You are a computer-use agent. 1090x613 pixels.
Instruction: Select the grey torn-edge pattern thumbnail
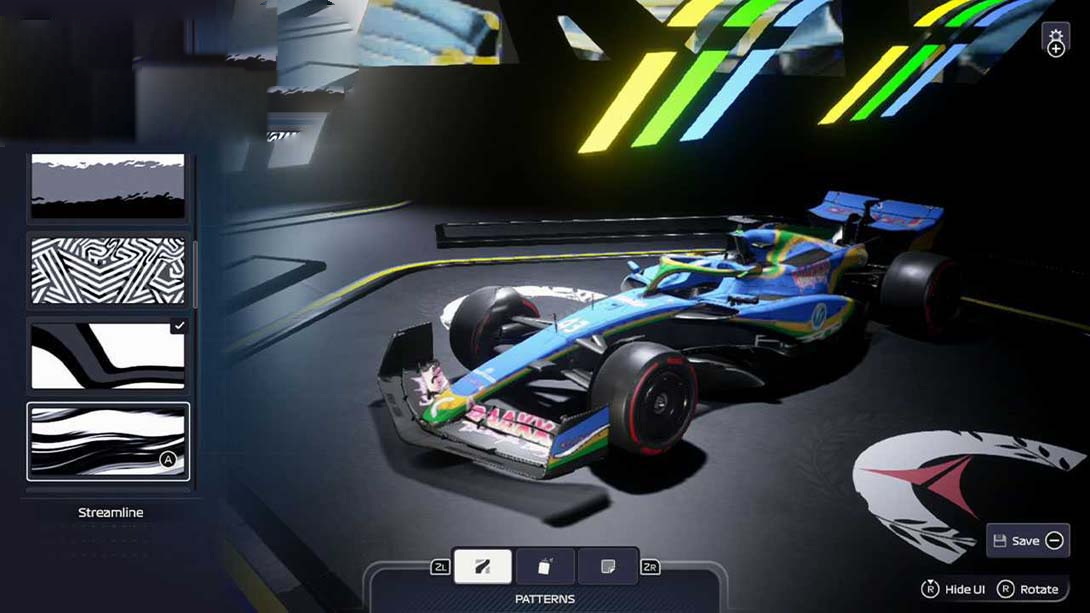pos(108,186)
